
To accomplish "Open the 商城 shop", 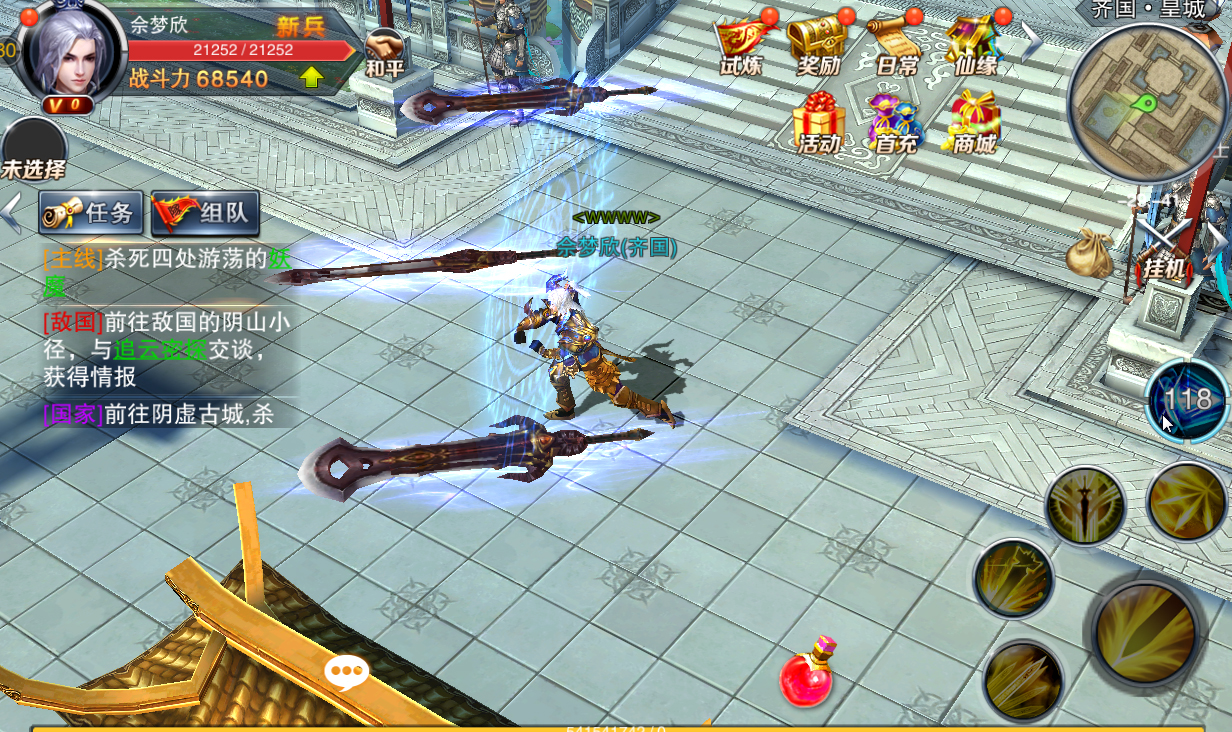I will coord(974,122).
